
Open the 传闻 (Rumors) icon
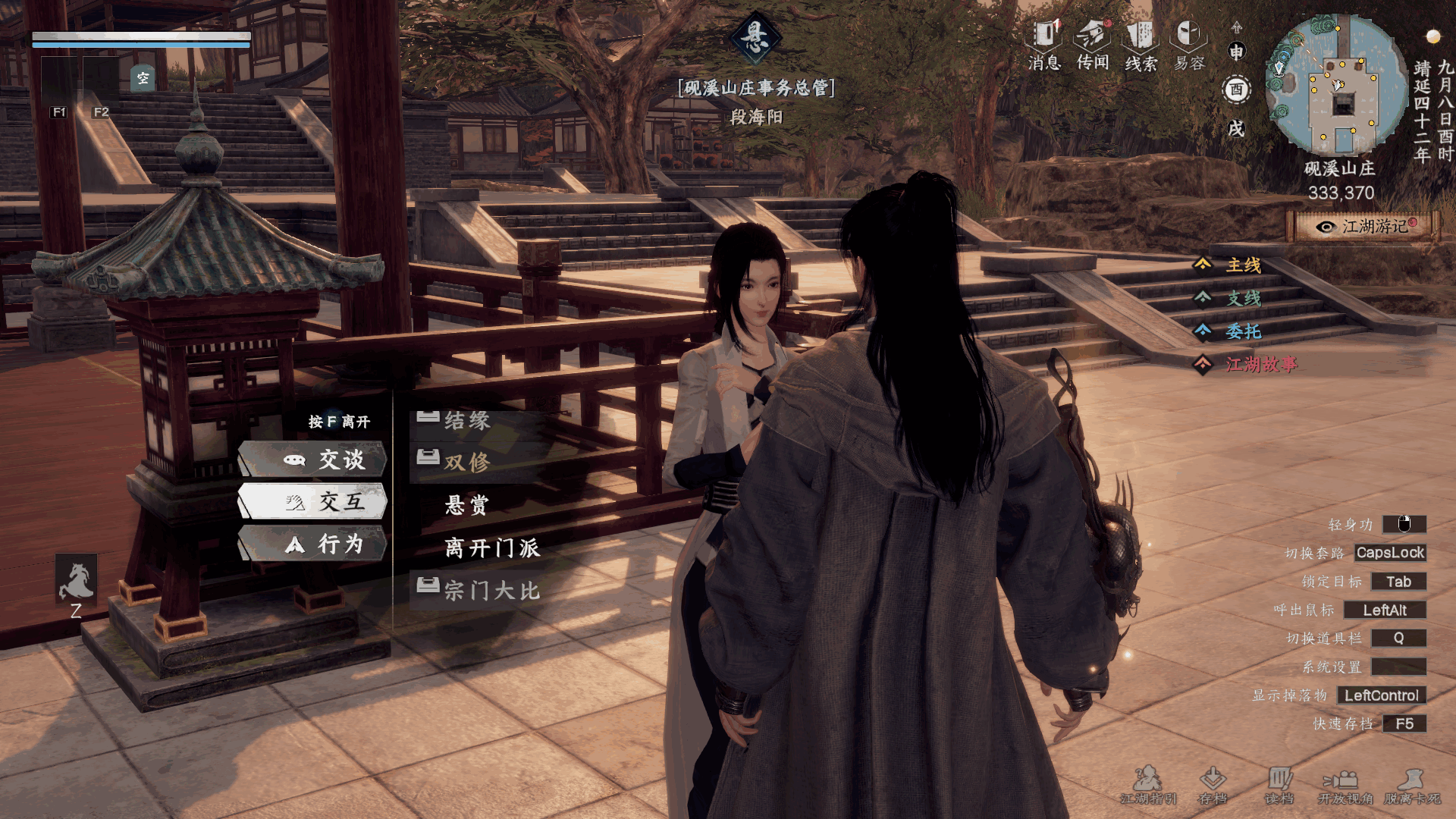[x=1093, y=45]
